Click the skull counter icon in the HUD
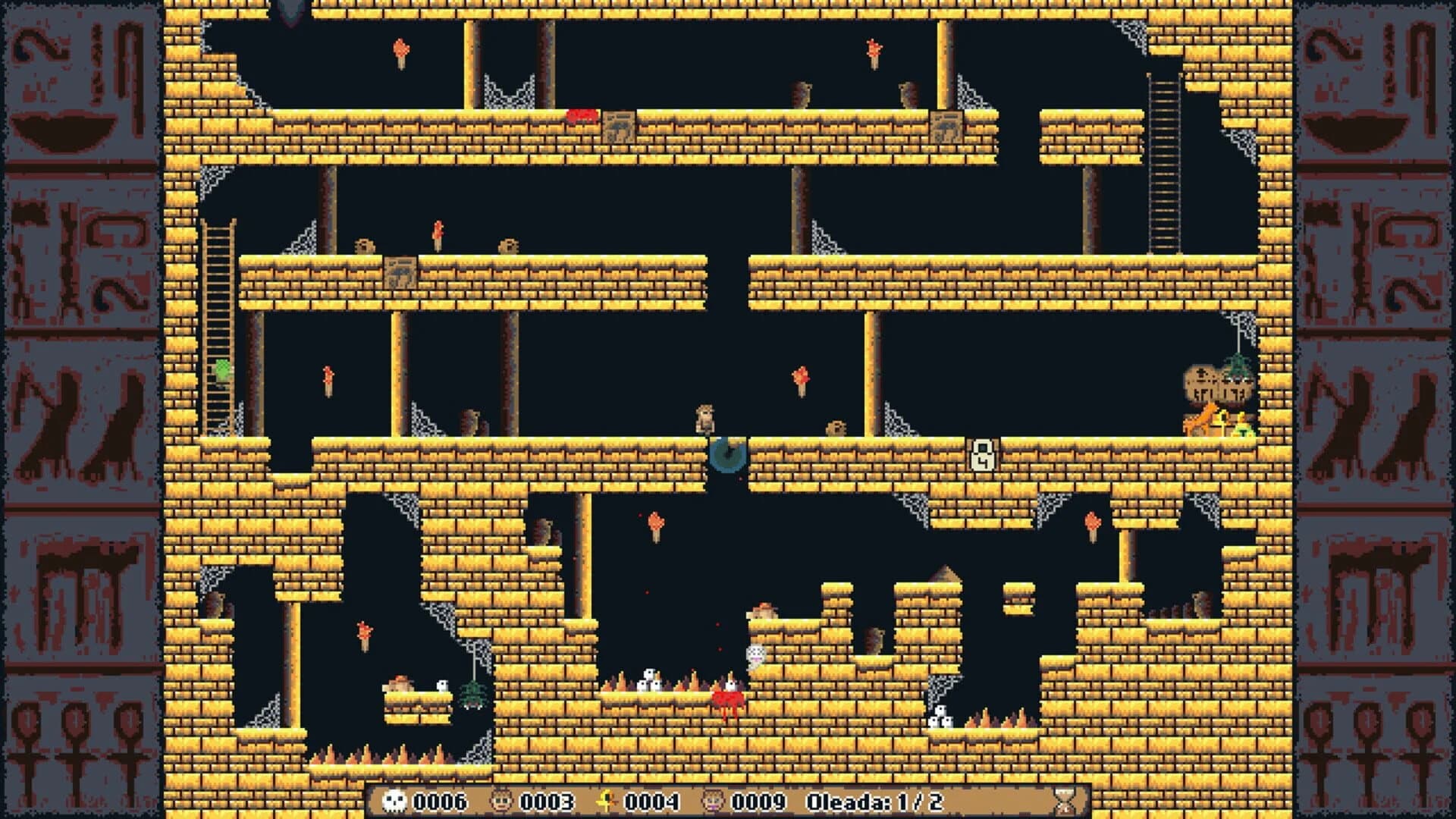 (394, 802)
